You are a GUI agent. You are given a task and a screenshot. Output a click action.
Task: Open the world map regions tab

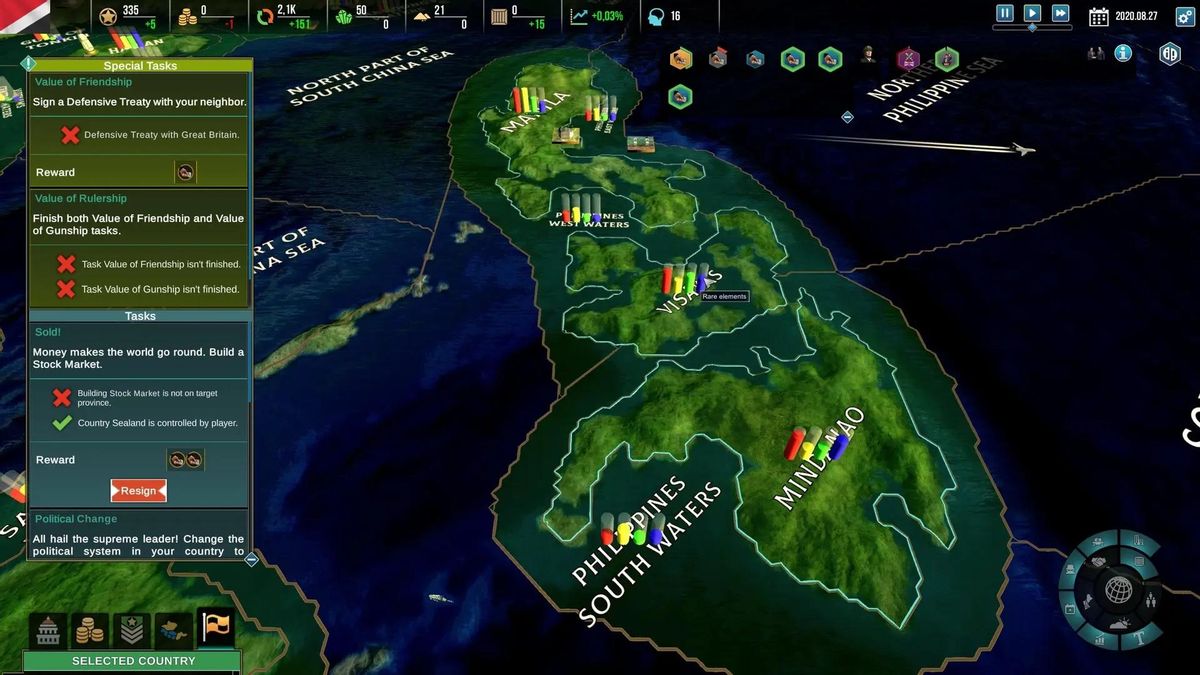[x=174, y=629]
